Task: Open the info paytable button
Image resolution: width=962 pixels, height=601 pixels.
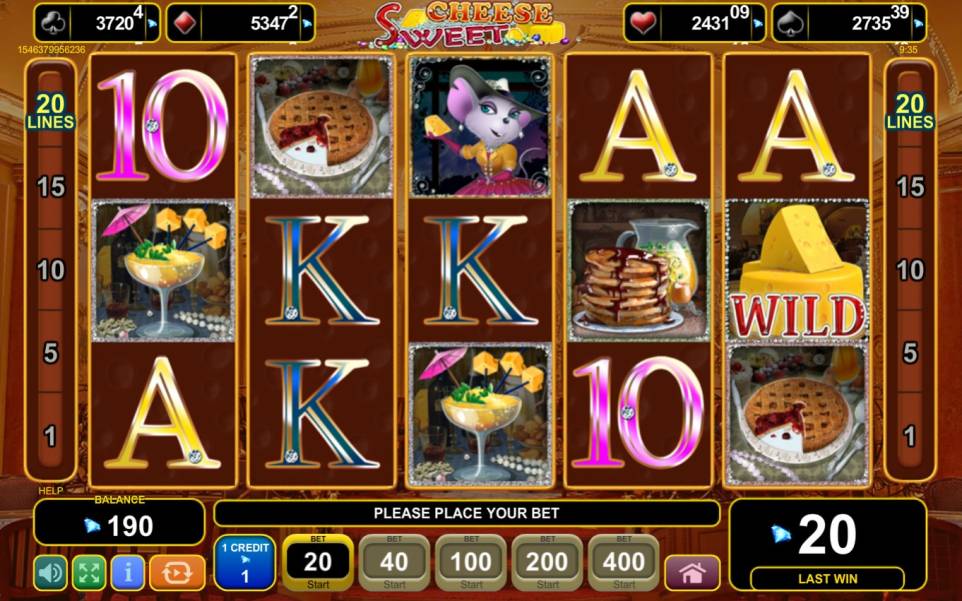Action: [127, 572]
